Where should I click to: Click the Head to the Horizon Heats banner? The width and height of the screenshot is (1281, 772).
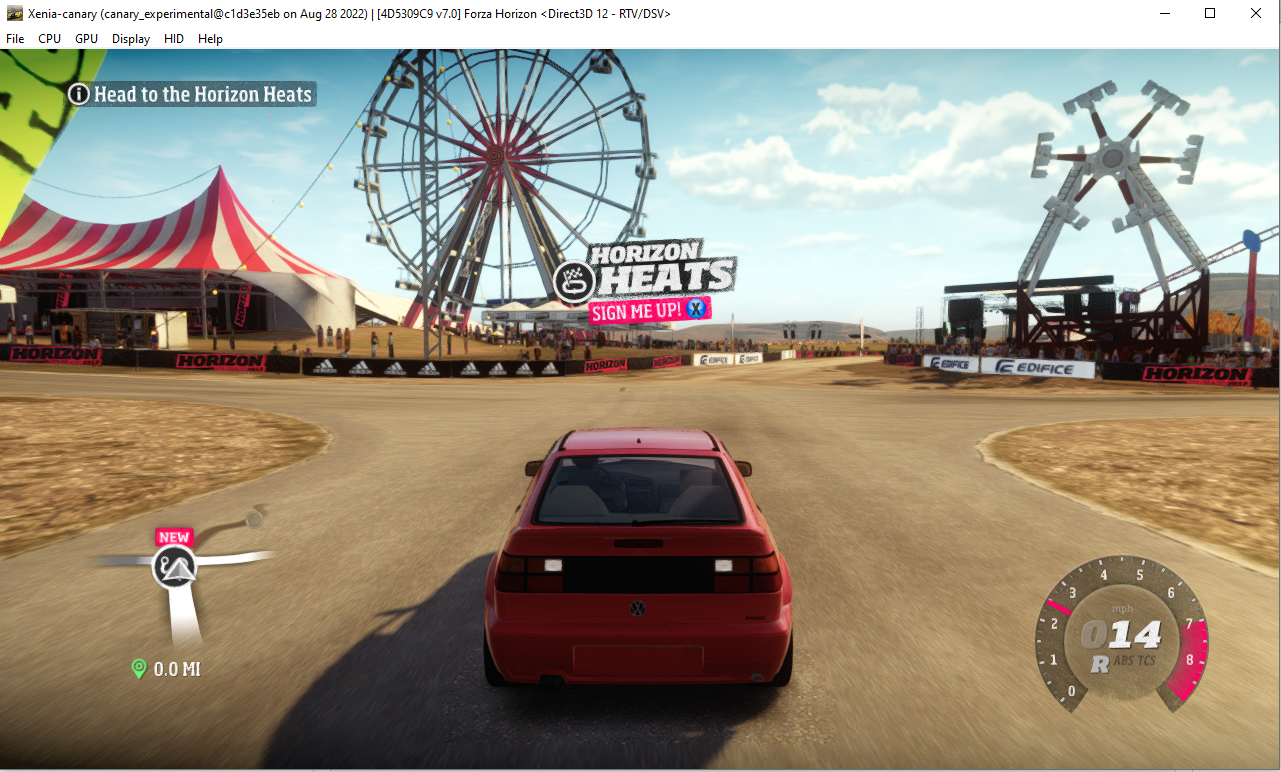pos(190,94)
